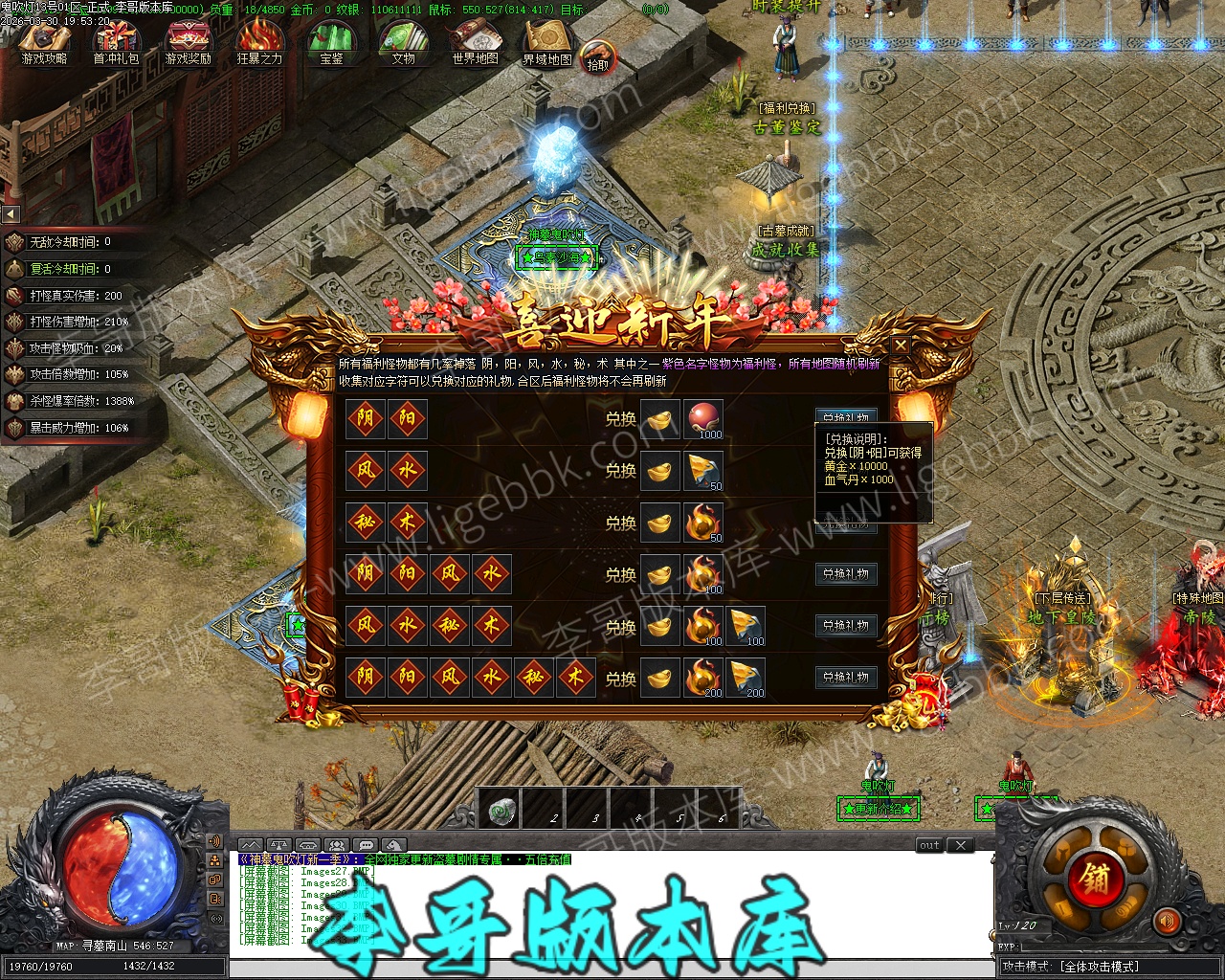Click the chat window's out button
This screenshot has height=980, width=1225.
pos(929,845)
